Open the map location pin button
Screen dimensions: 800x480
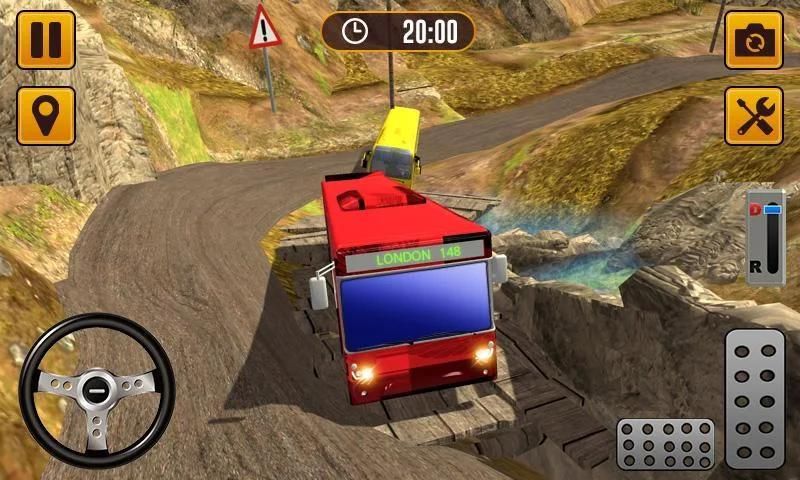pos(46,115)
